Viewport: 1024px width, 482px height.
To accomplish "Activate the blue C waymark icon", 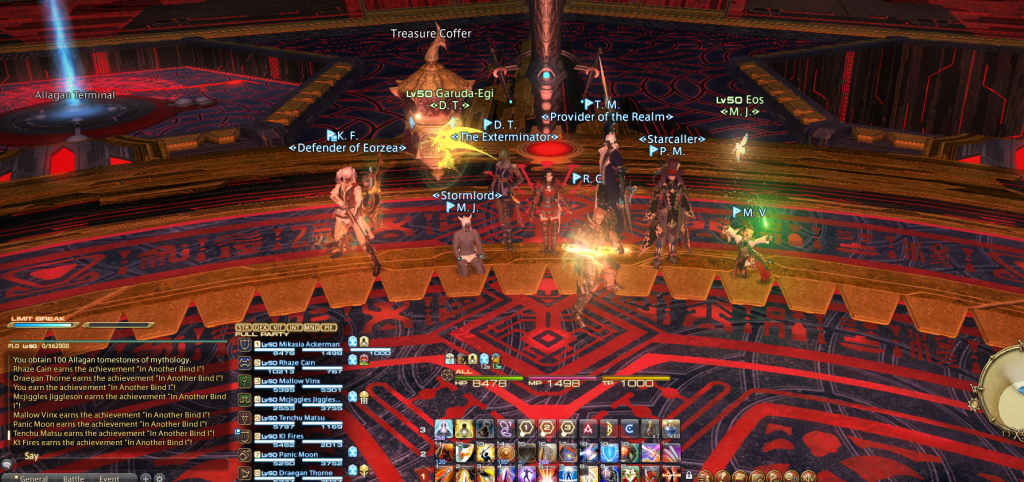I will coord(627,429).
